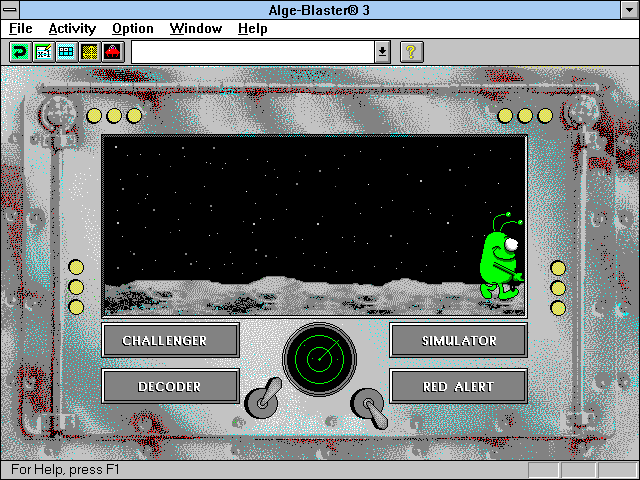Open the window system menu box
Image resolution: width=640 pixels, height=480 pixels.
click(x=11, y=9)
